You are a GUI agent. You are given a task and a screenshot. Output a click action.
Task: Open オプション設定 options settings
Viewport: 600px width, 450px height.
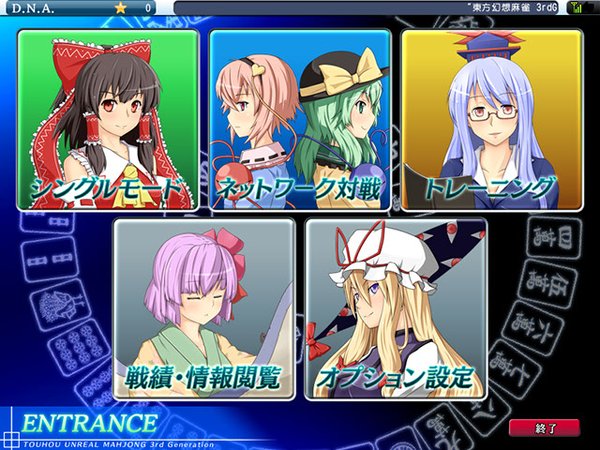(396, 310)
